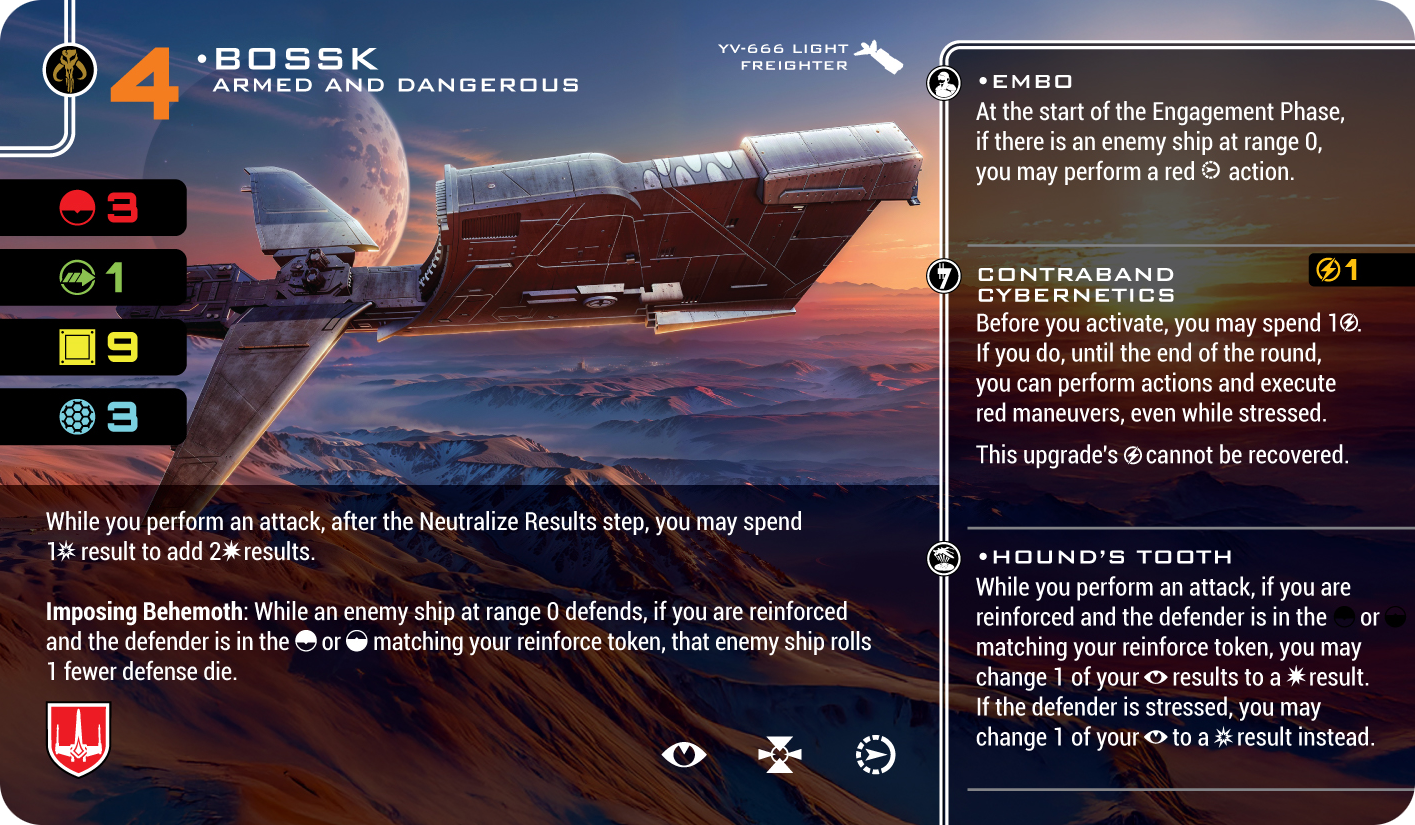Choose the Reinforce action icon
Screen dimensions: 1415x825
[x=780, y=755]
